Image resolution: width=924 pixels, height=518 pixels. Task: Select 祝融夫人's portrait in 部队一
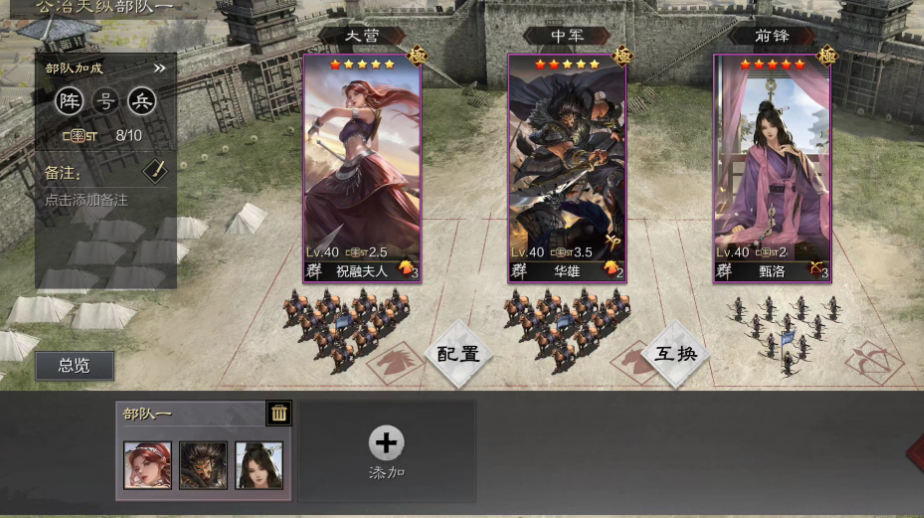(x=147, y=465)
